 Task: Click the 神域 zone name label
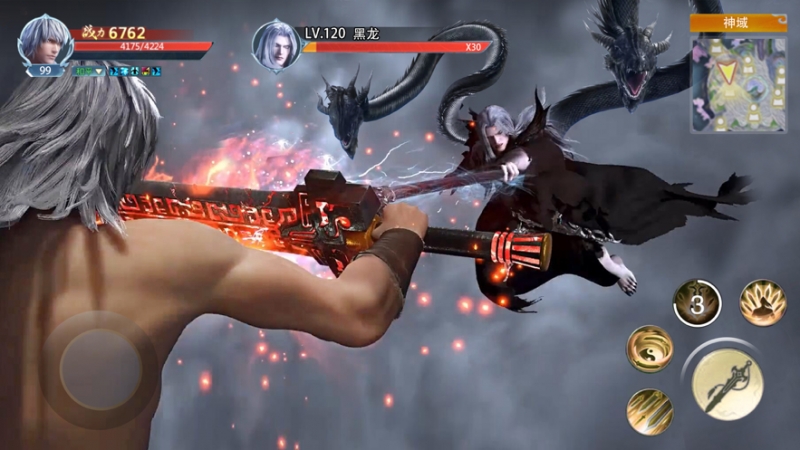(x=738, y=23)
